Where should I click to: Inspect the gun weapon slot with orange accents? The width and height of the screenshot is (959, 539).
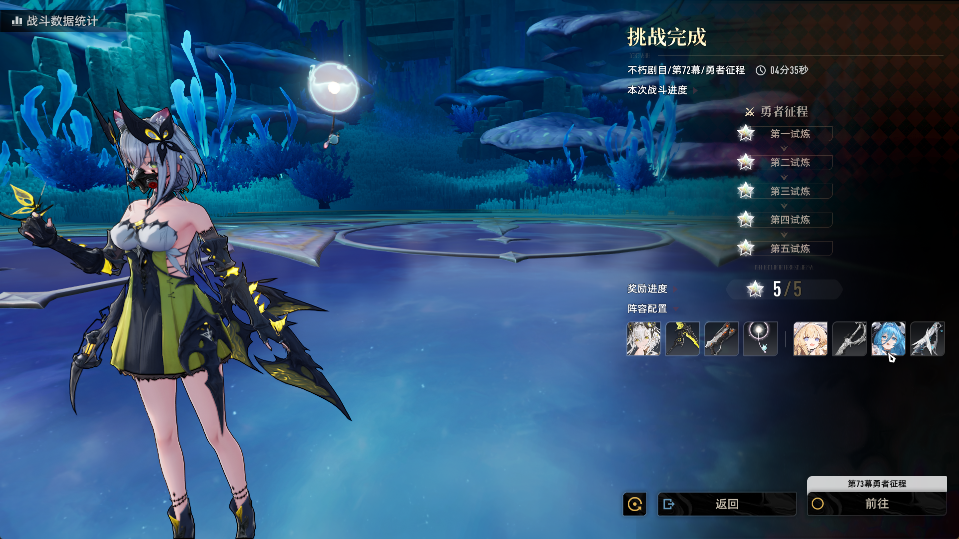(721, 339)
